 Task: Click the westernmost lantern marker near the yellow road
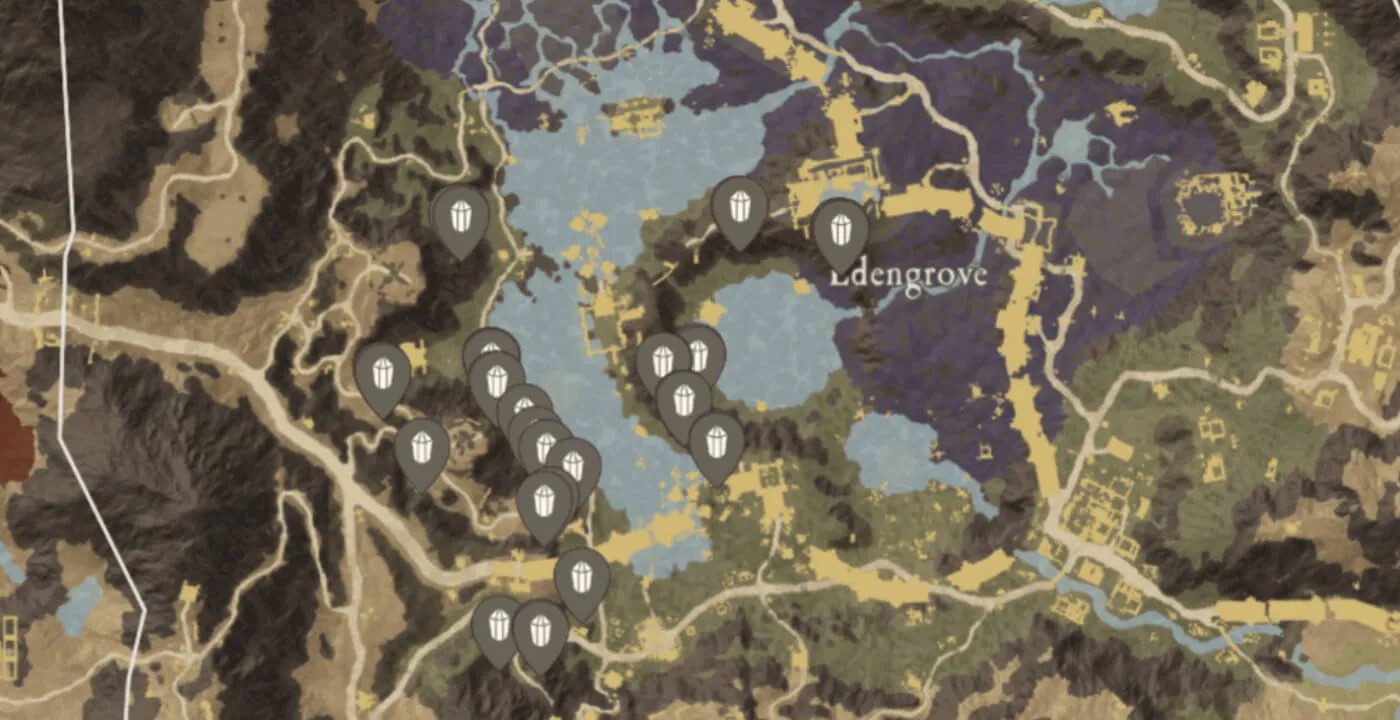(x=381, y=373)
